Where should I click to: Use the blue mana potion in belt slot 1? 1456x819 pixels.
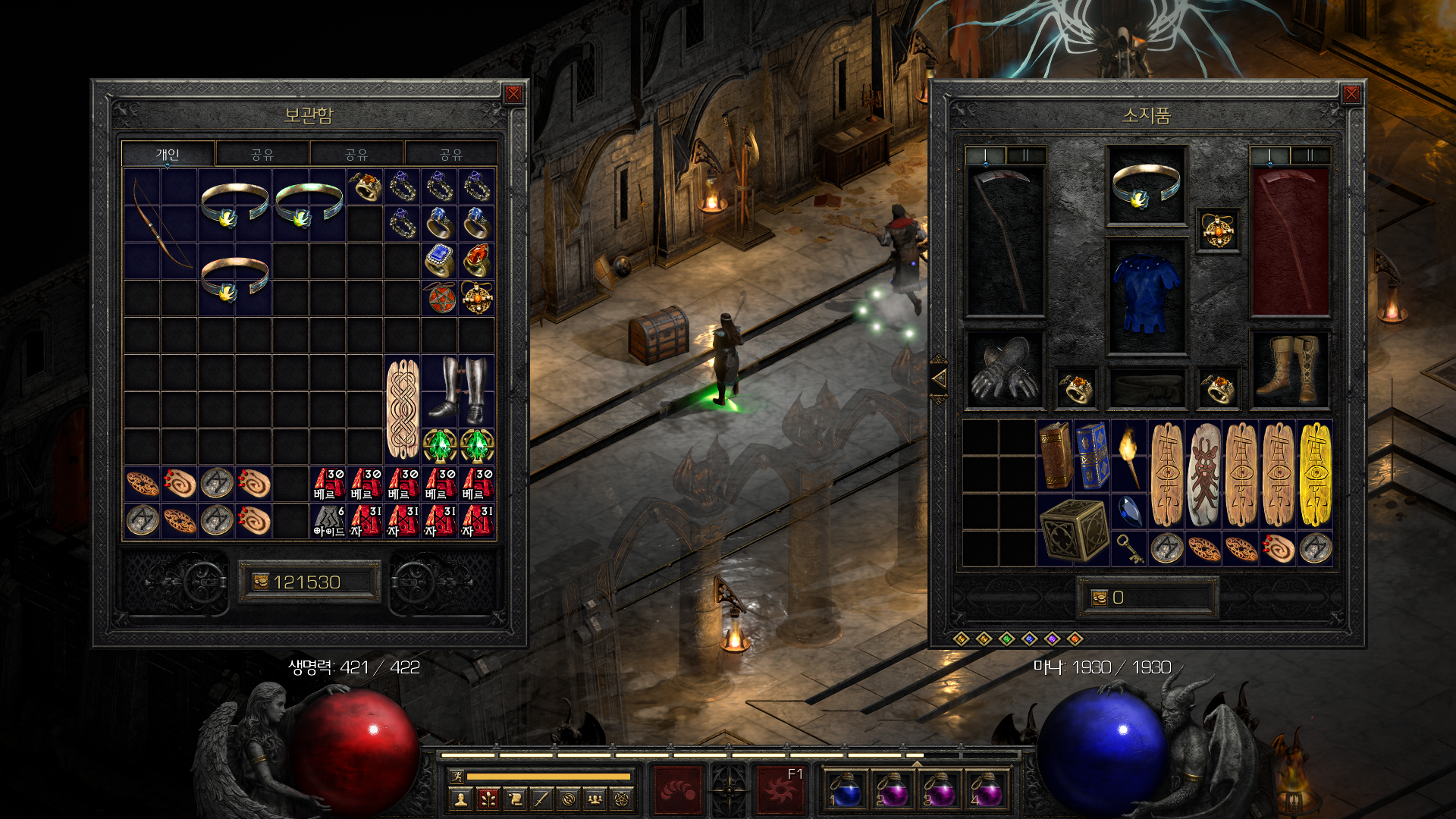[x=846, y=789]
